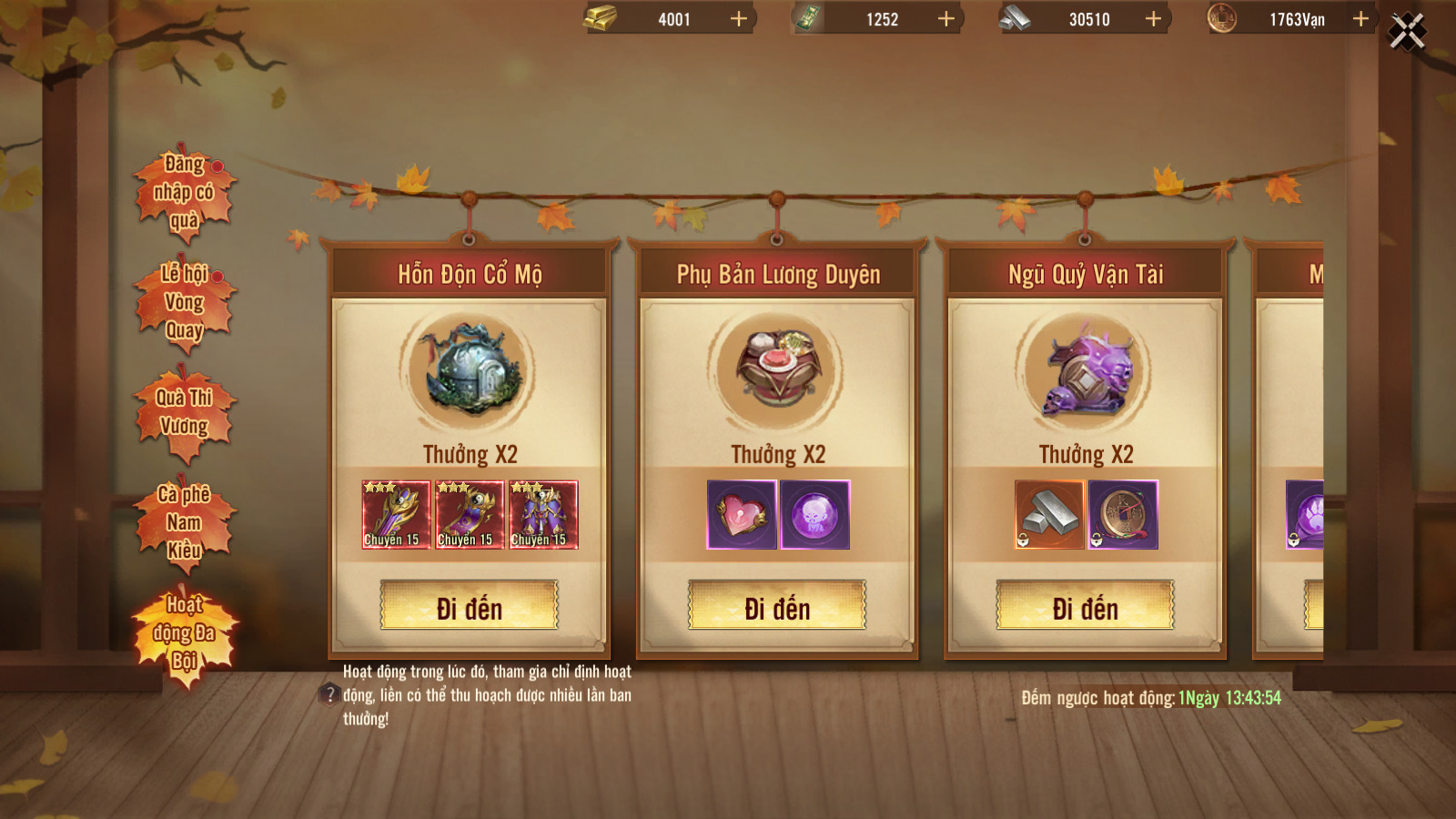The height and width of the screenshot is (819, 1456).
Task: Add copper coins with the plus button
Action: click(x=1360, y=19)
